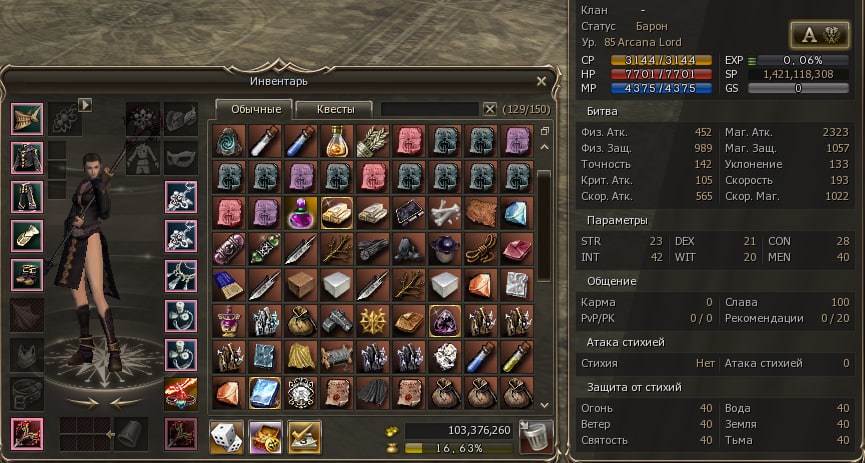Clear the inventory search with the X button
The height and width of the screenshot is (463, 865).
(490, 109)
